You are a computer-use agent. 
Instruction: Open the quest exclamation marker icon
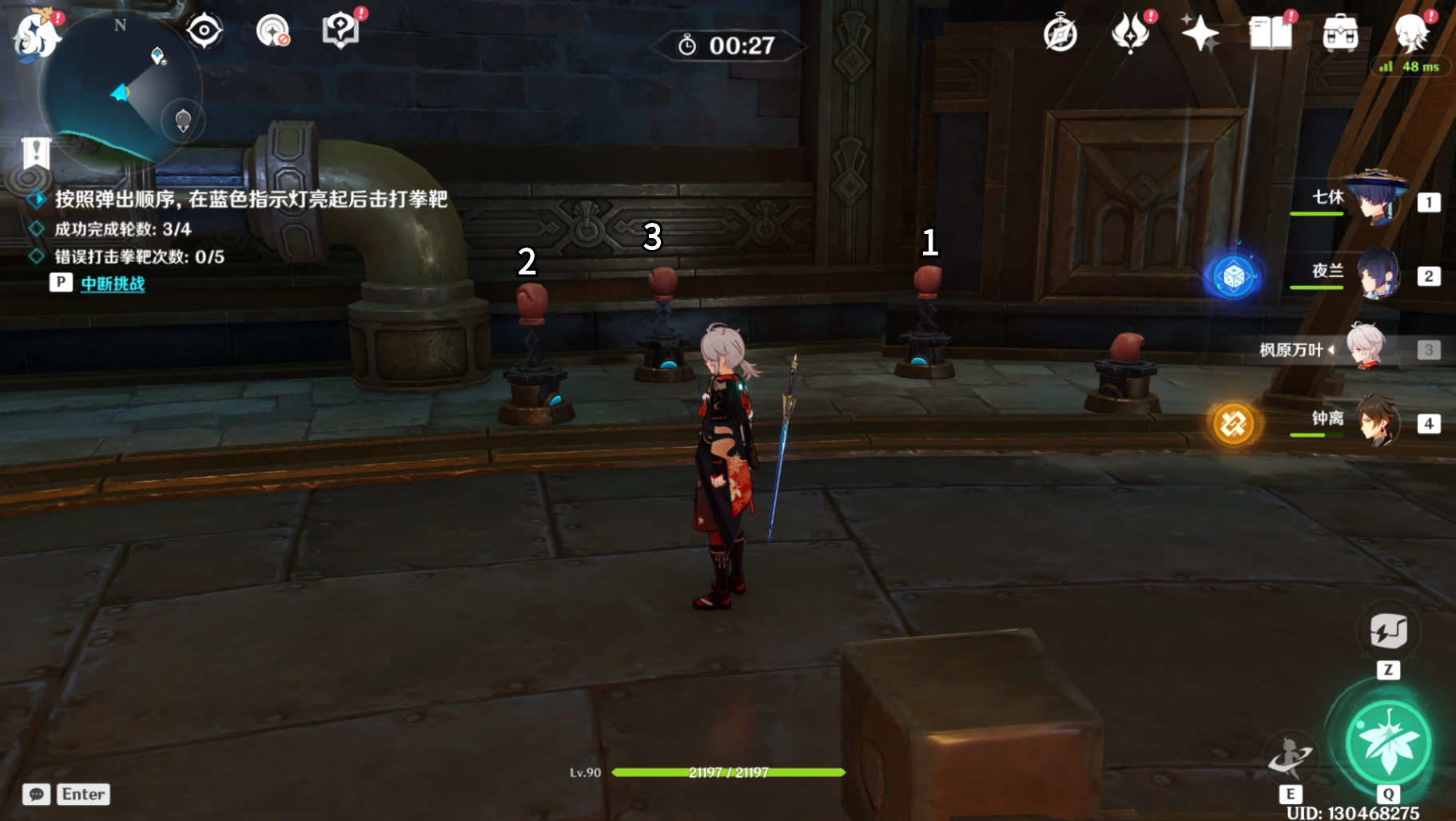tap(35, 153)
